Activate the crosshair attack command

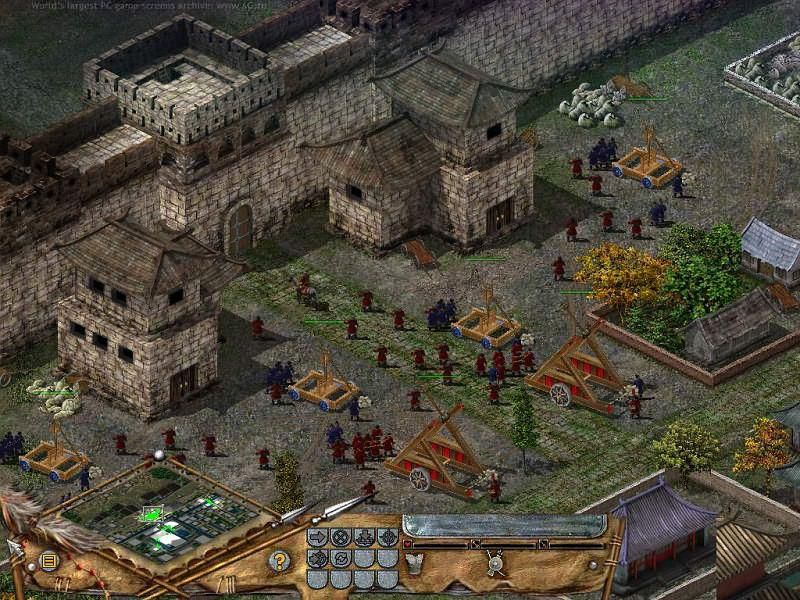[388, 537]
